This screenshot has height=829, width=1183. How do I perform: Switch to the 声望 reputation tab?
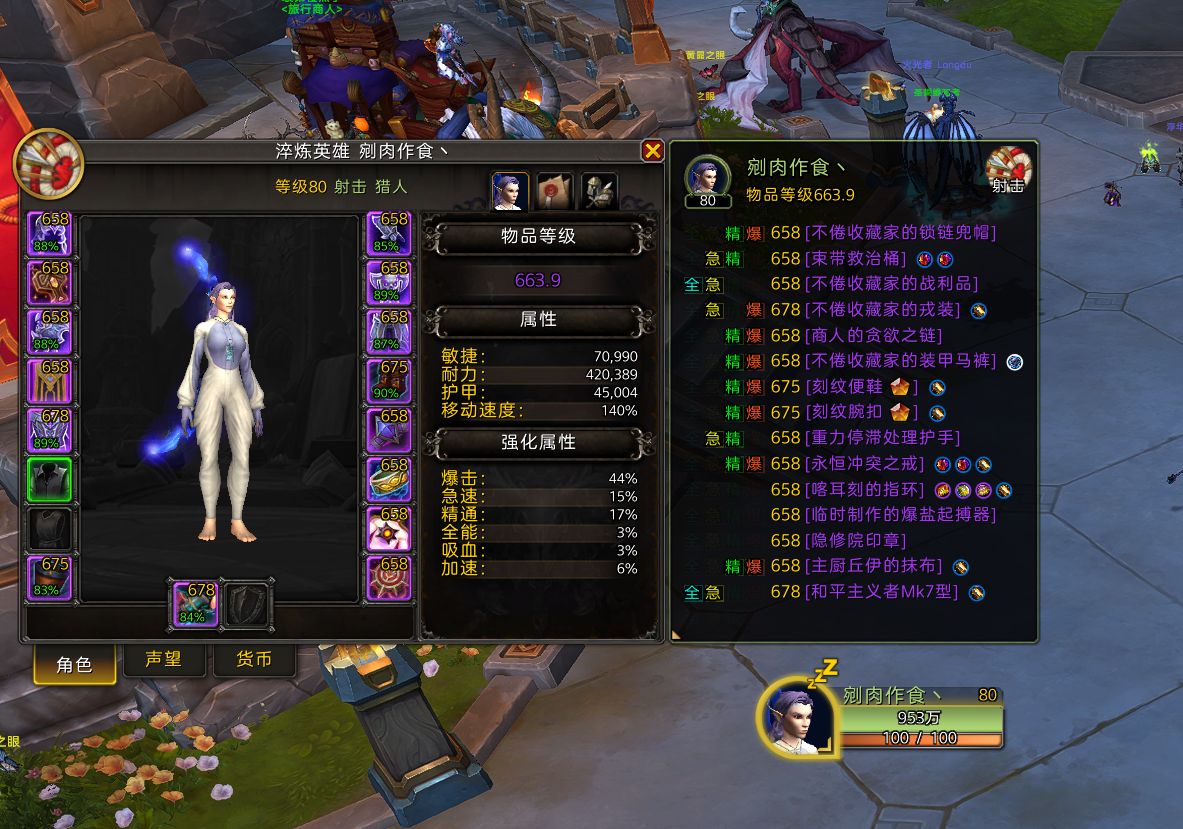click(x=163, y=660)
